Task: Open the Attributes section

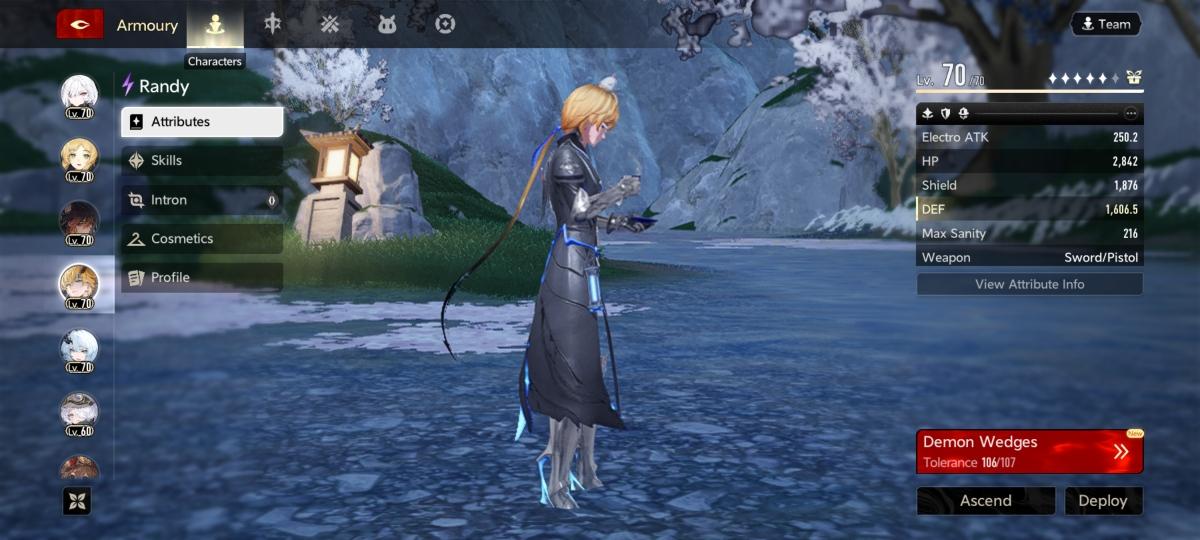Action: [202, 122]
